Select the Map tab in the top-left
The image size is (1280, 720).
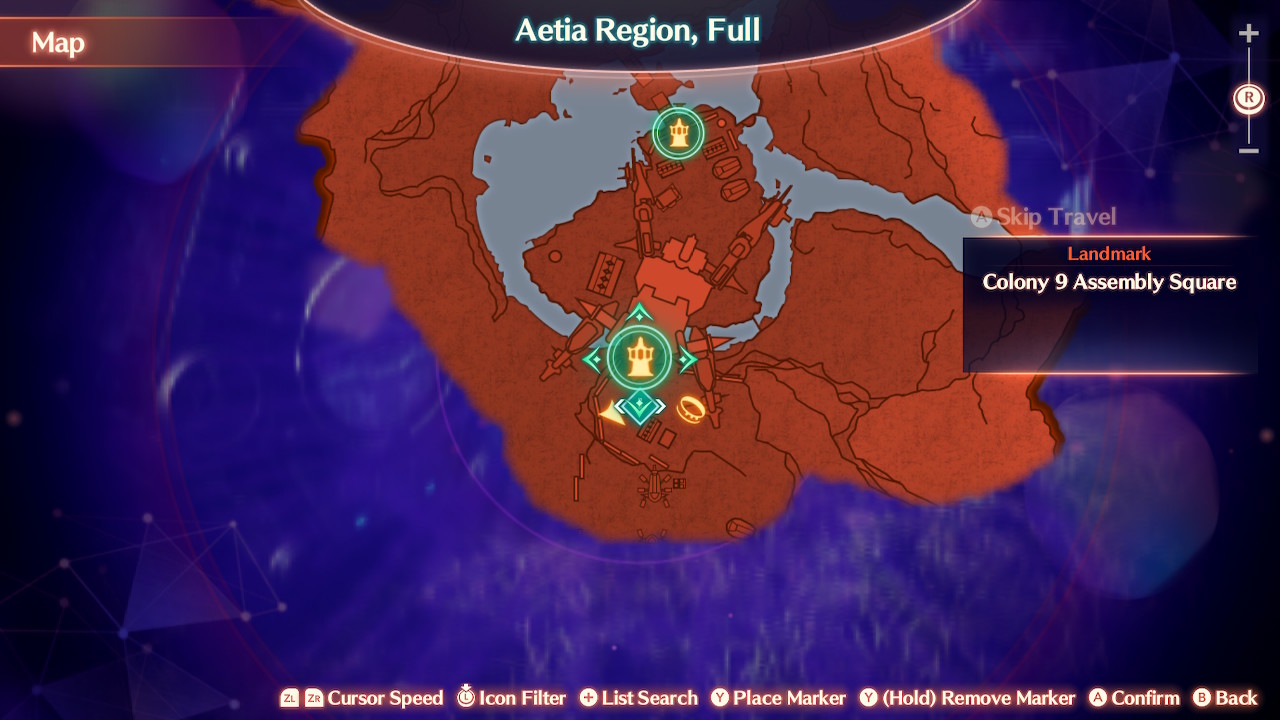(x=58, y=44)
